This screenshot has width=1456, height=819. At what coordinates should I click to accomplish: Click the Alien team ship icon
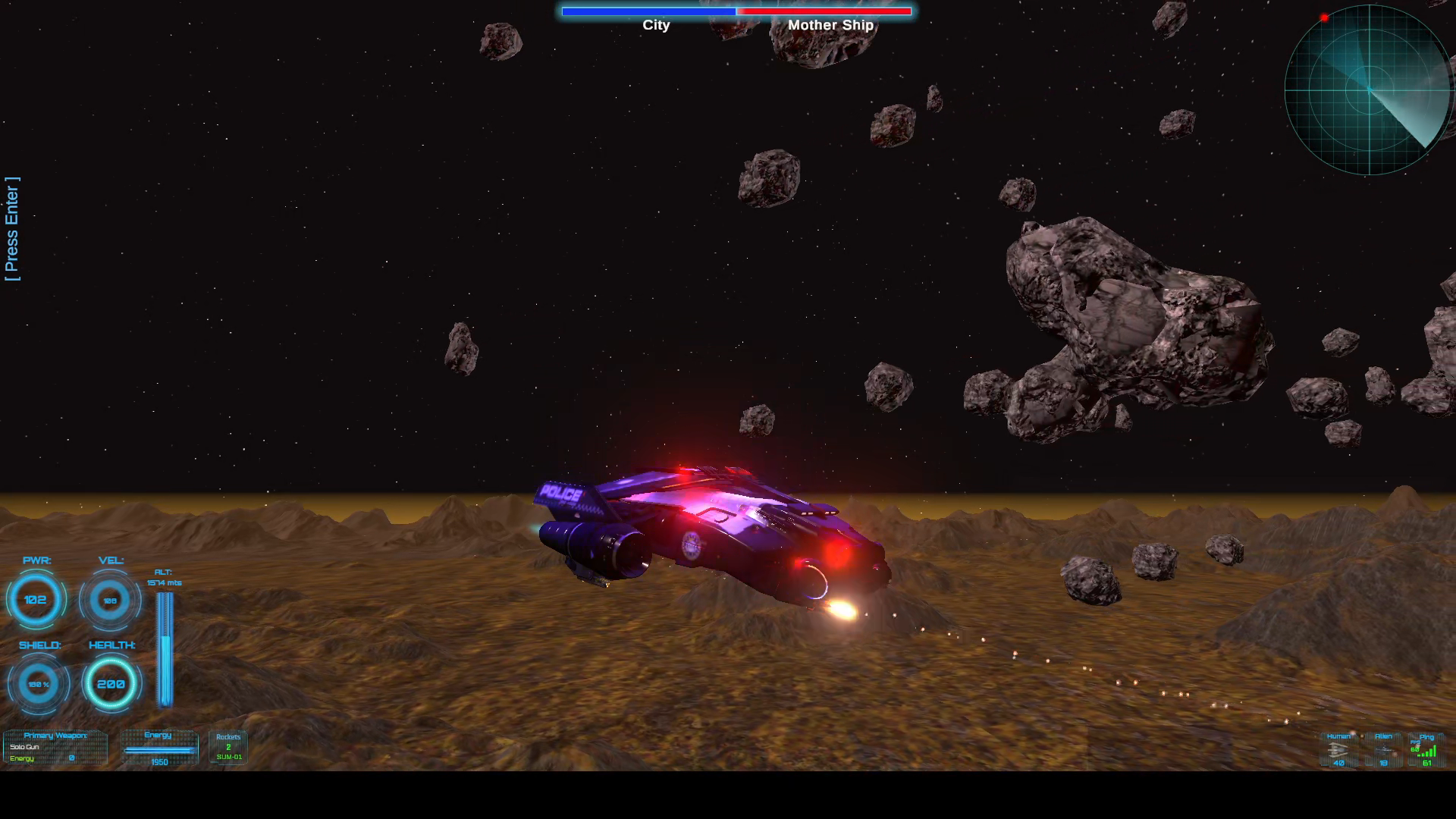click(x=1384, y=750)
